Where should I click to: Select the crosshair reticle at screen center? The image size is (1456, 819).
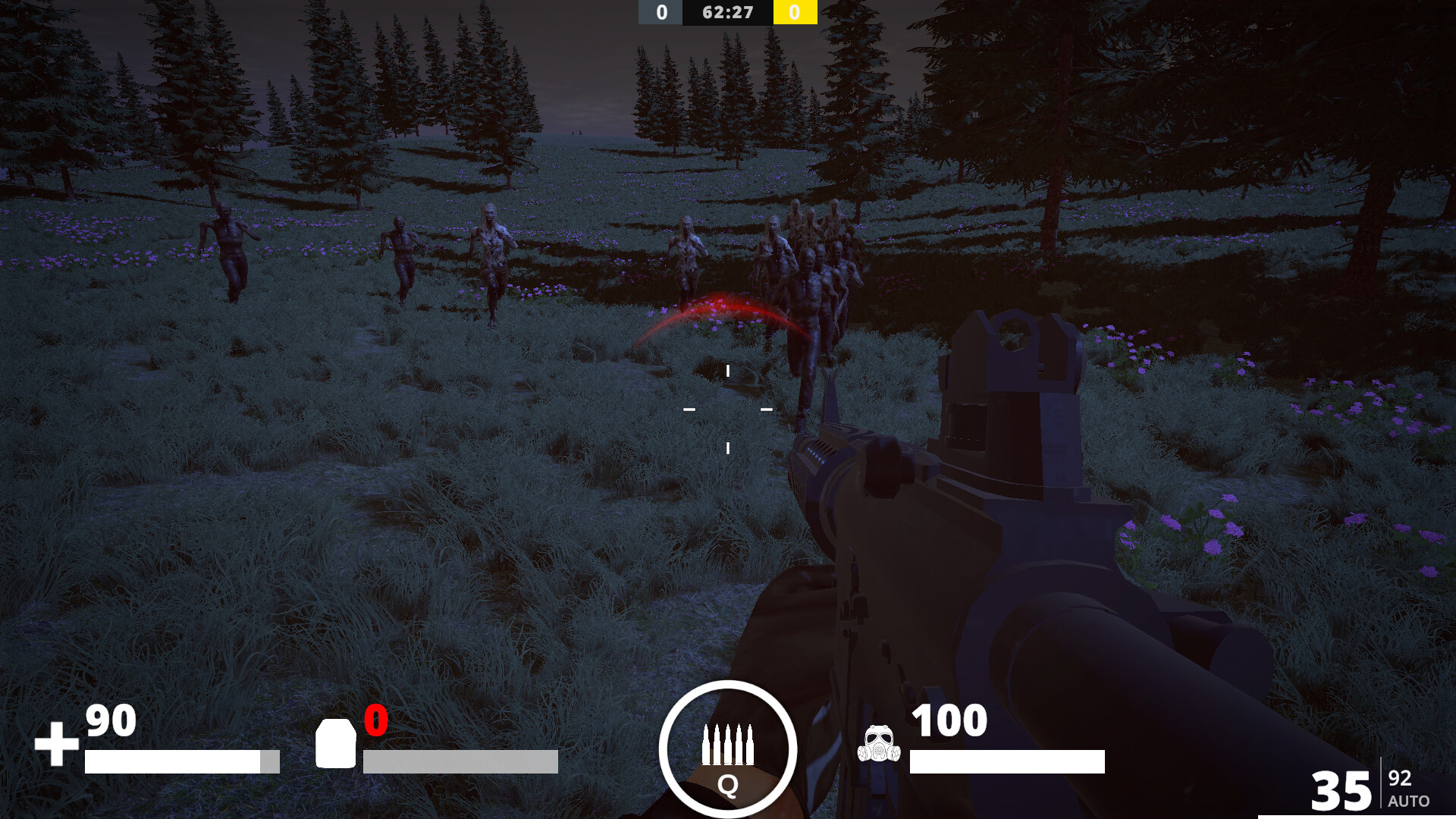[x=728, y=409]
